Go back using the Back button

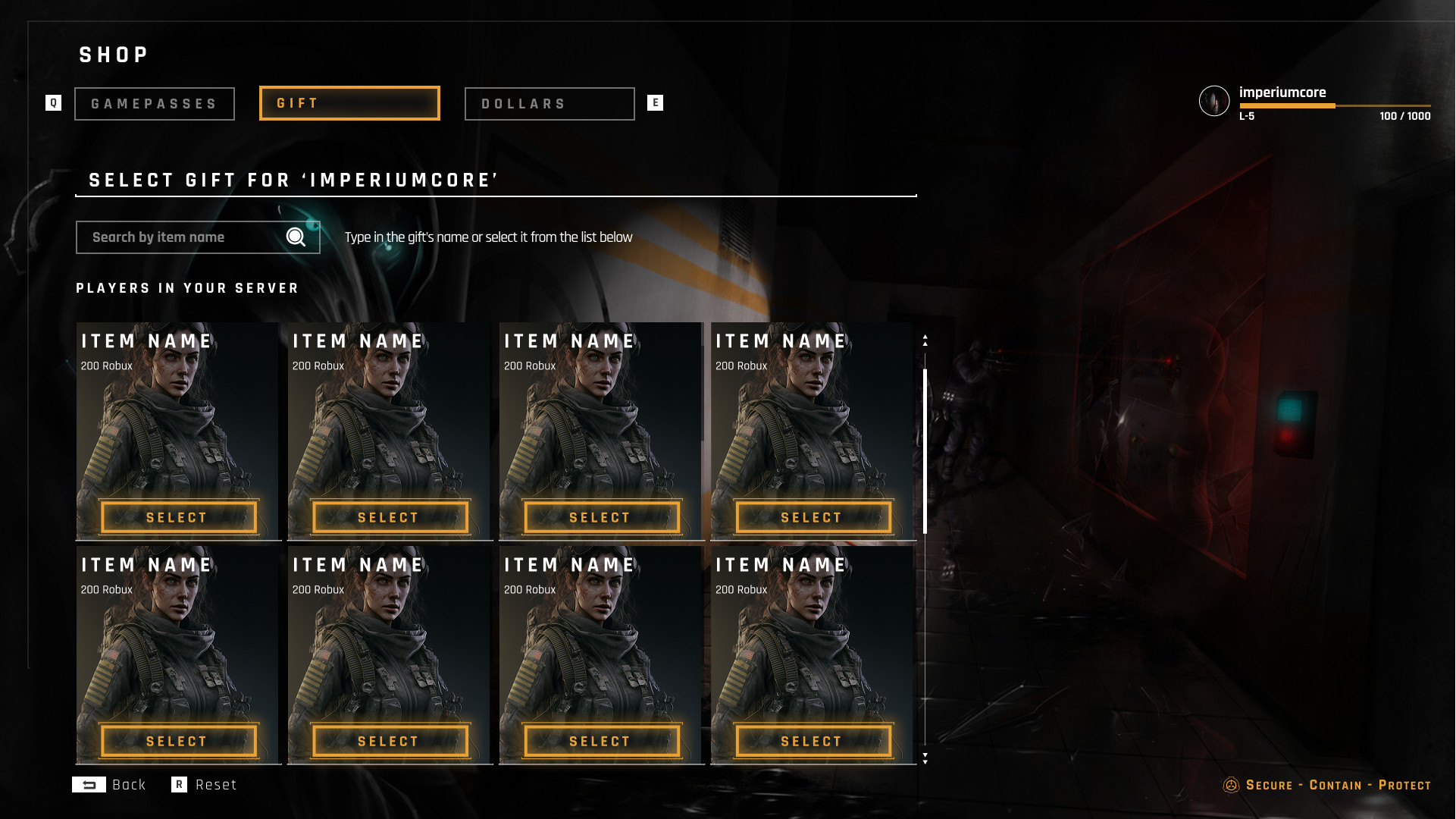click(109, 785)
